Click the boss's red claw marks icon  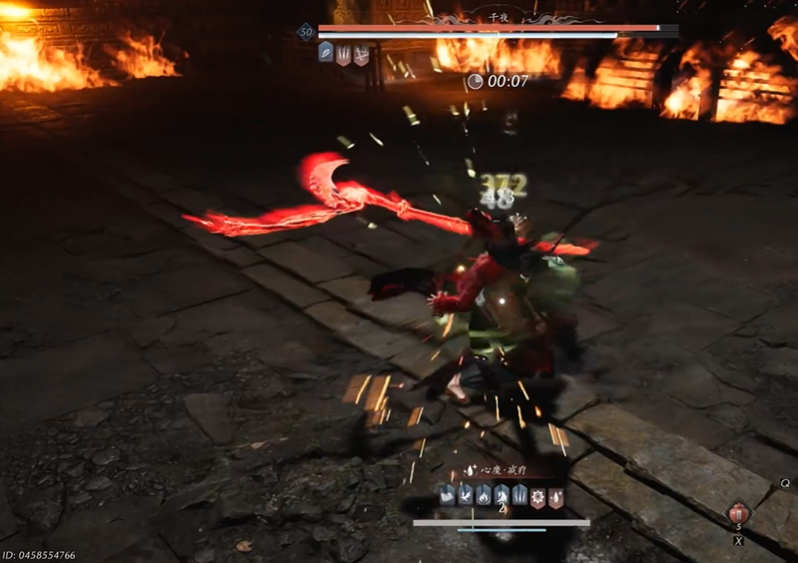click(x=343, y=54)
